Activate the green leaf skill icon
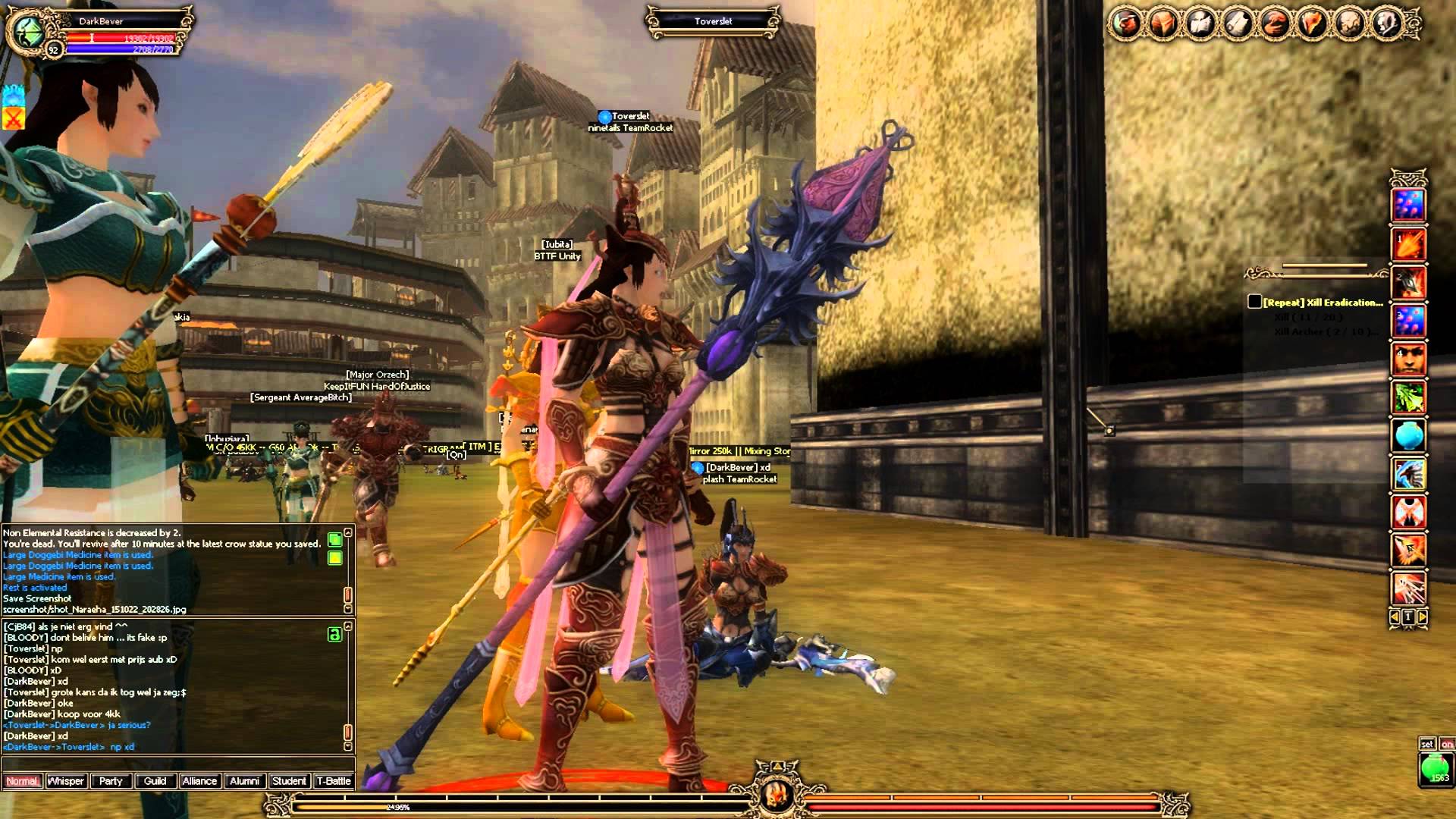Image resolution: width=1456 pixels, height=819 pixels. pyautogui.click(x=1408, y=397)
